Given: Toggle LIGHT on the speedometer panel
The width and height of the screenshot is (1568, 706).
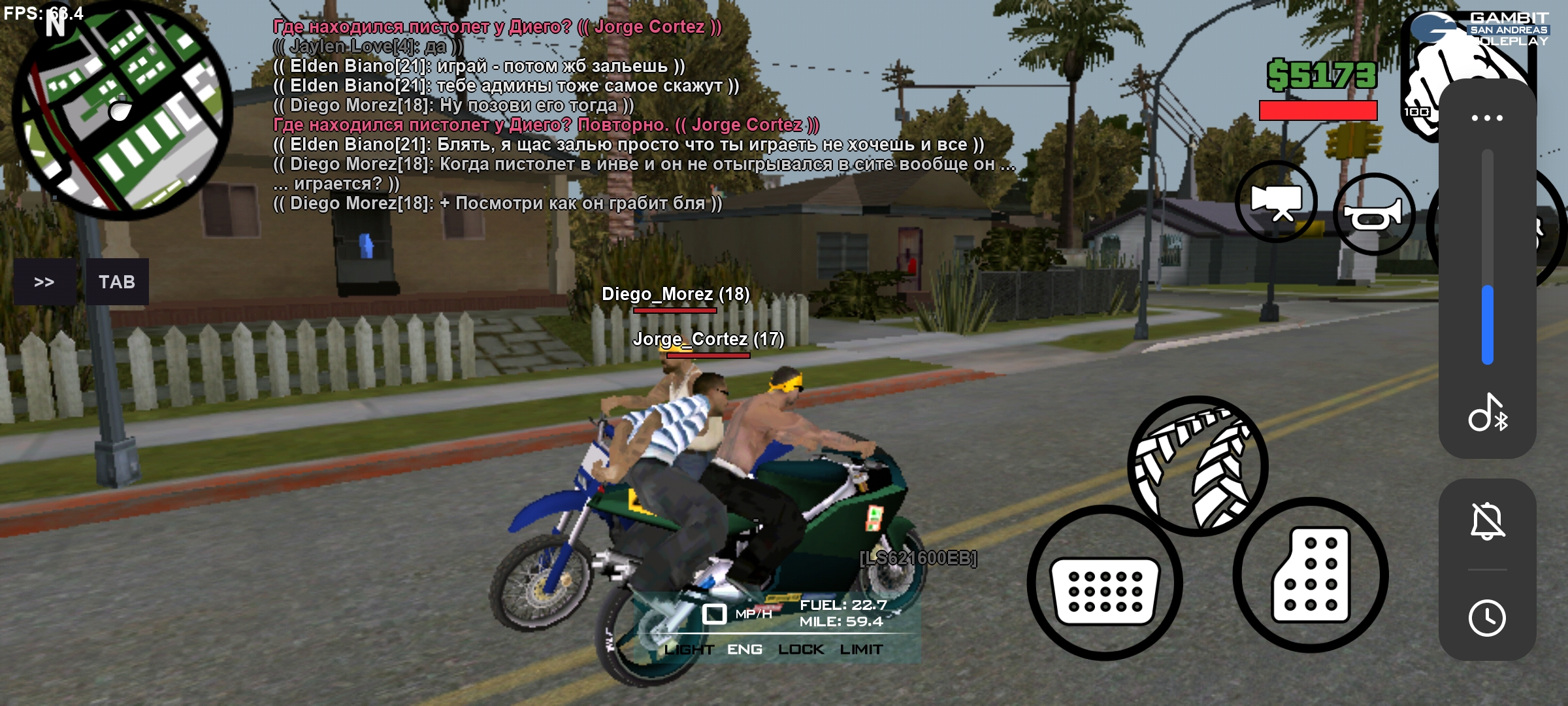Looking at the screenshot, I should pos(689,650).
